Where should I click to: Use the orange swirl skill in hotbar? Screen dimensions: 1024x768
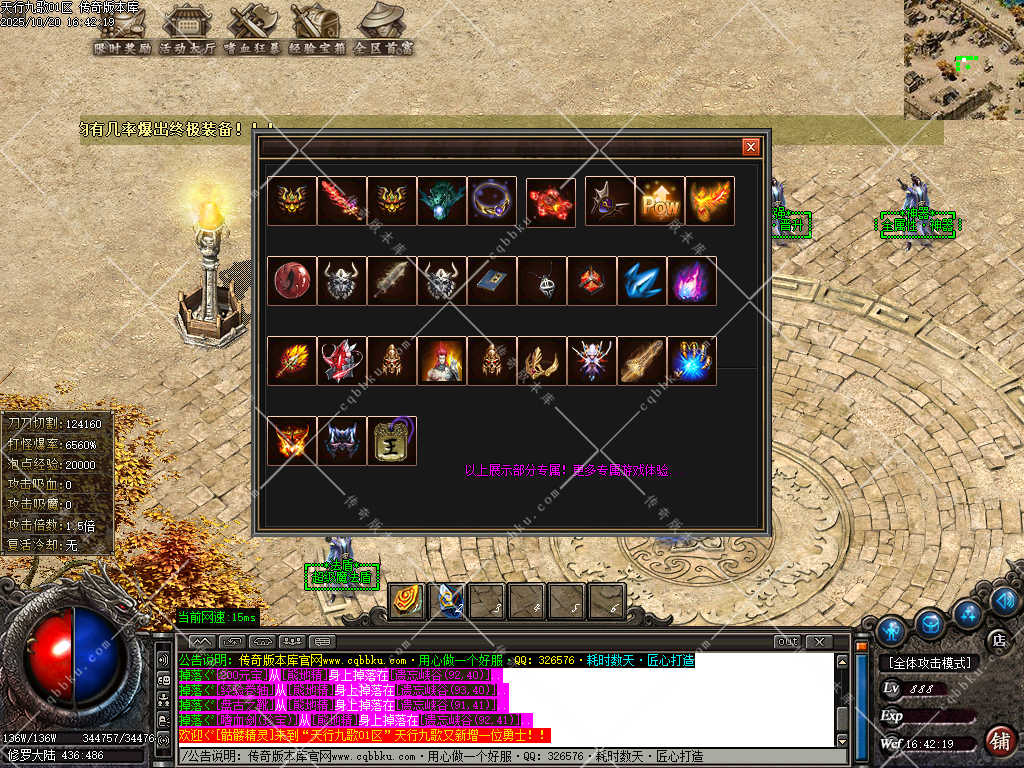[x=406, y=601]
